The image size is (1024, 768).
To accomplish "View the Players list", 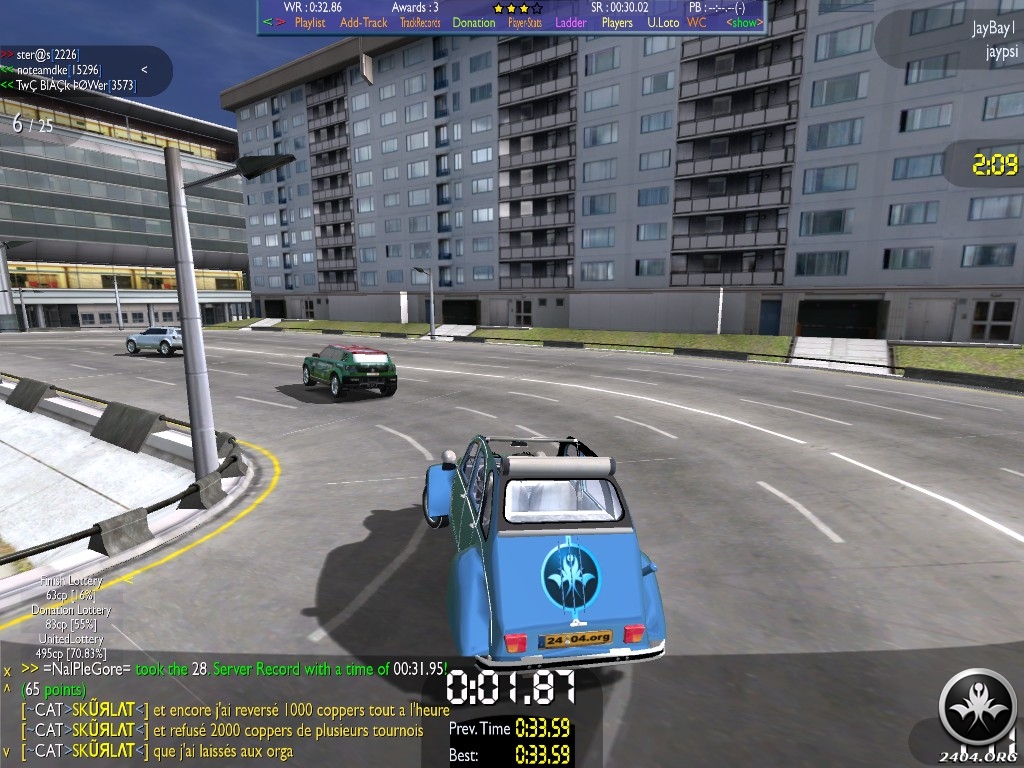I will pyautogui.click(x=617, y=23).
